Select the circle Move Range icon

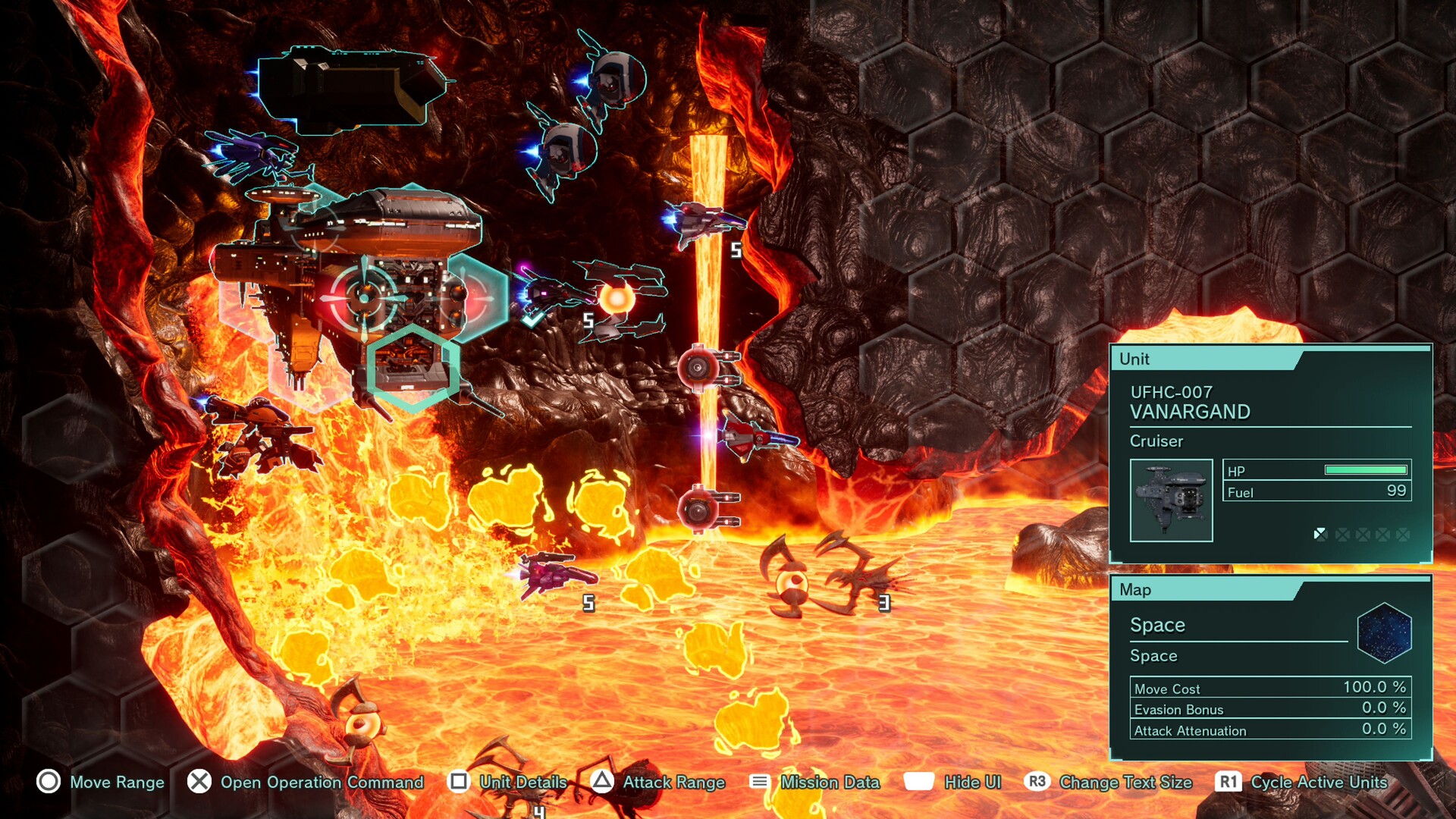48,783
